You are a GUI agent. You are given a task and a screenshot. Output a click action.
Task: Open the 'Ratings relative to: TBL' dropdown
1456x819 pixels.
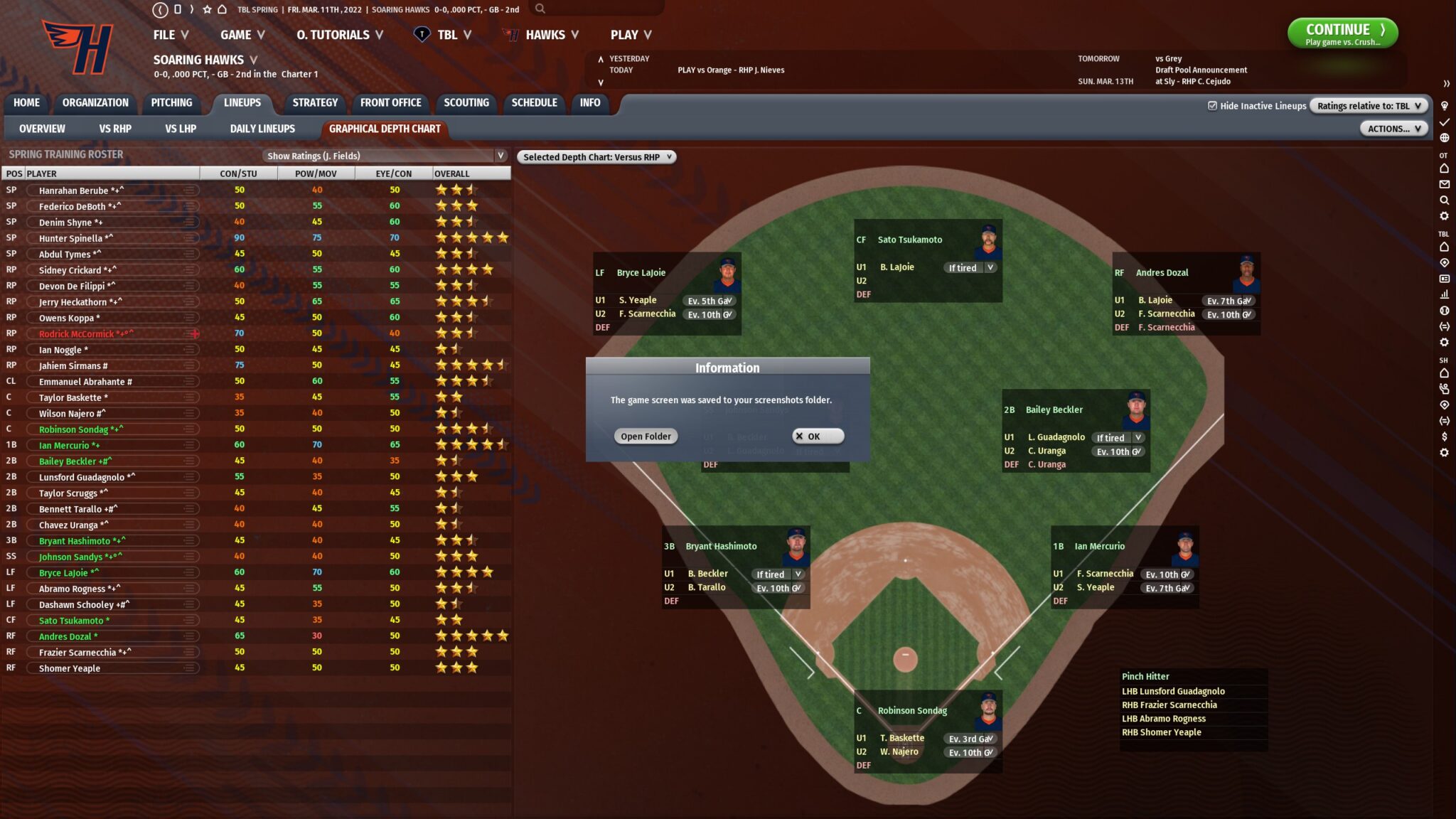click(x=1367, y=105)
